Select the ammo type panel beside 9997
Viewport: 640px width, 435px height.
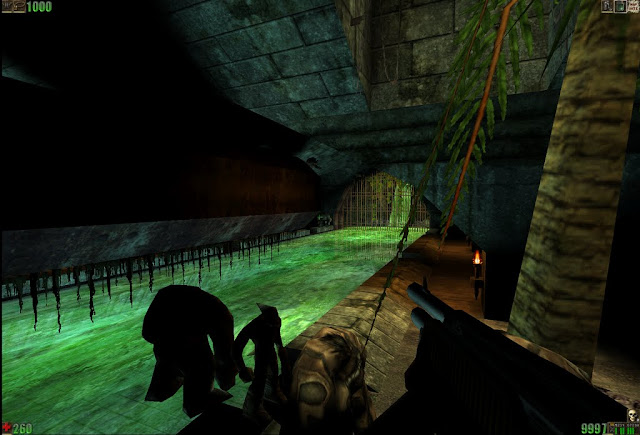point(623,429)
